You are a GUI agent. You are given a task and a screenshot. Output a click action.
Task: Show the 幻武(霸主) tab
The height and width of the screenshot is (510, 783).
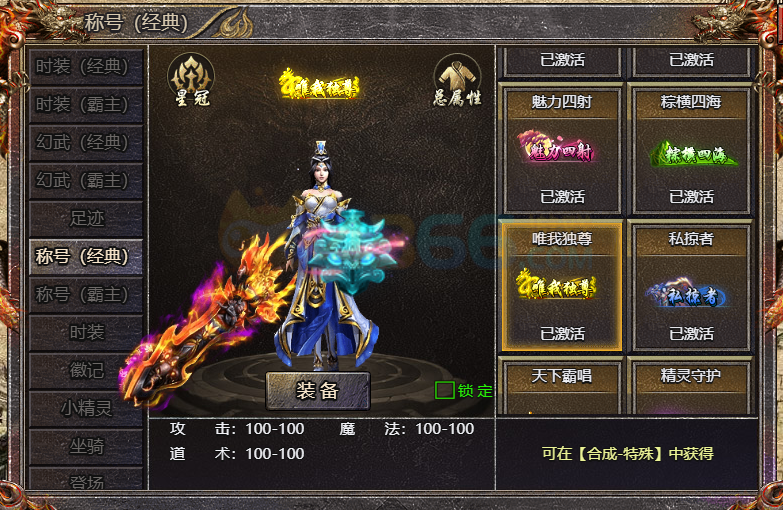(84, 181)
